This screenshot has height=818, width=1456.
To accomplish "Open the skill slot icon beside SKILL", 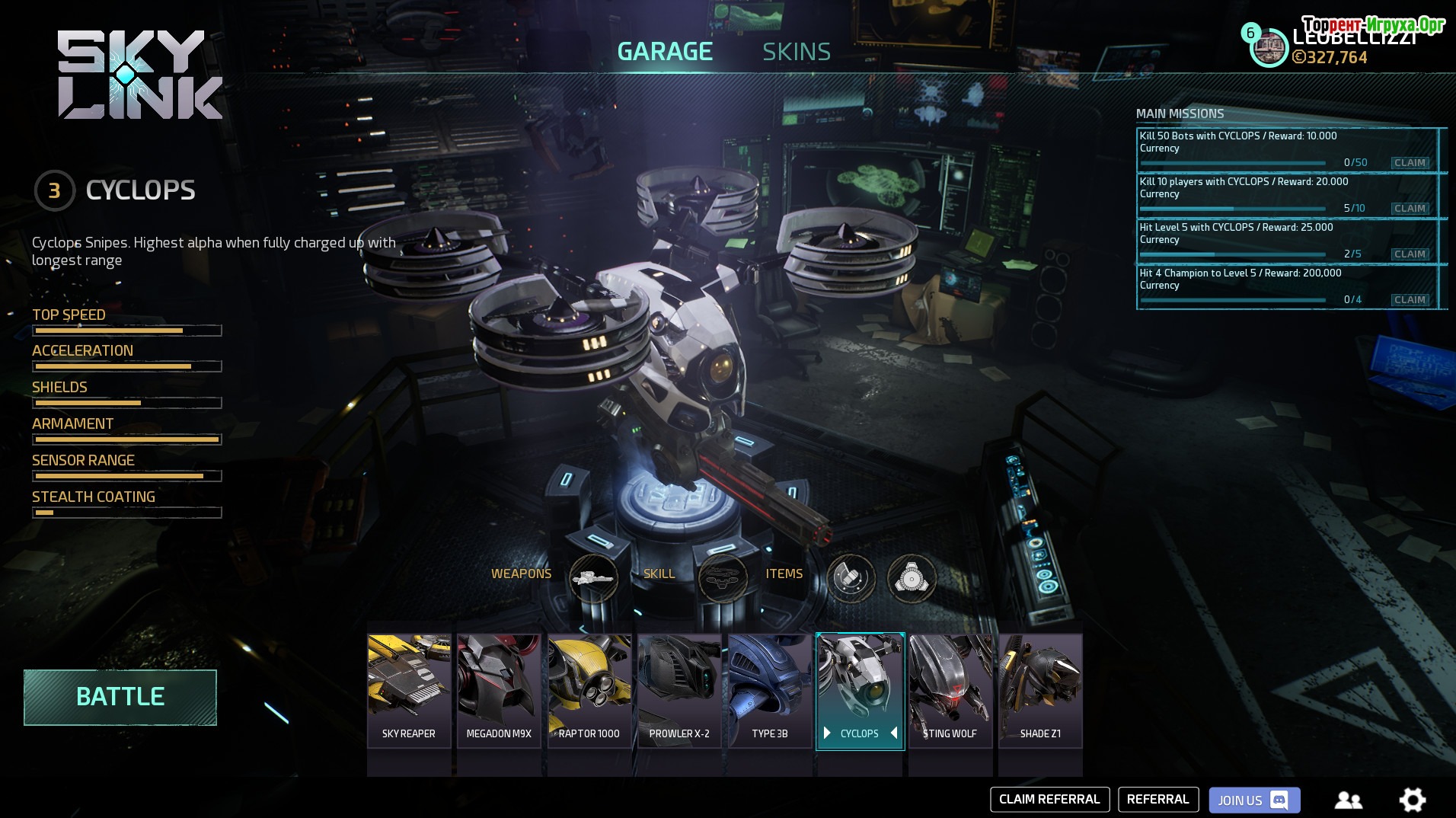I will [723, 579].
